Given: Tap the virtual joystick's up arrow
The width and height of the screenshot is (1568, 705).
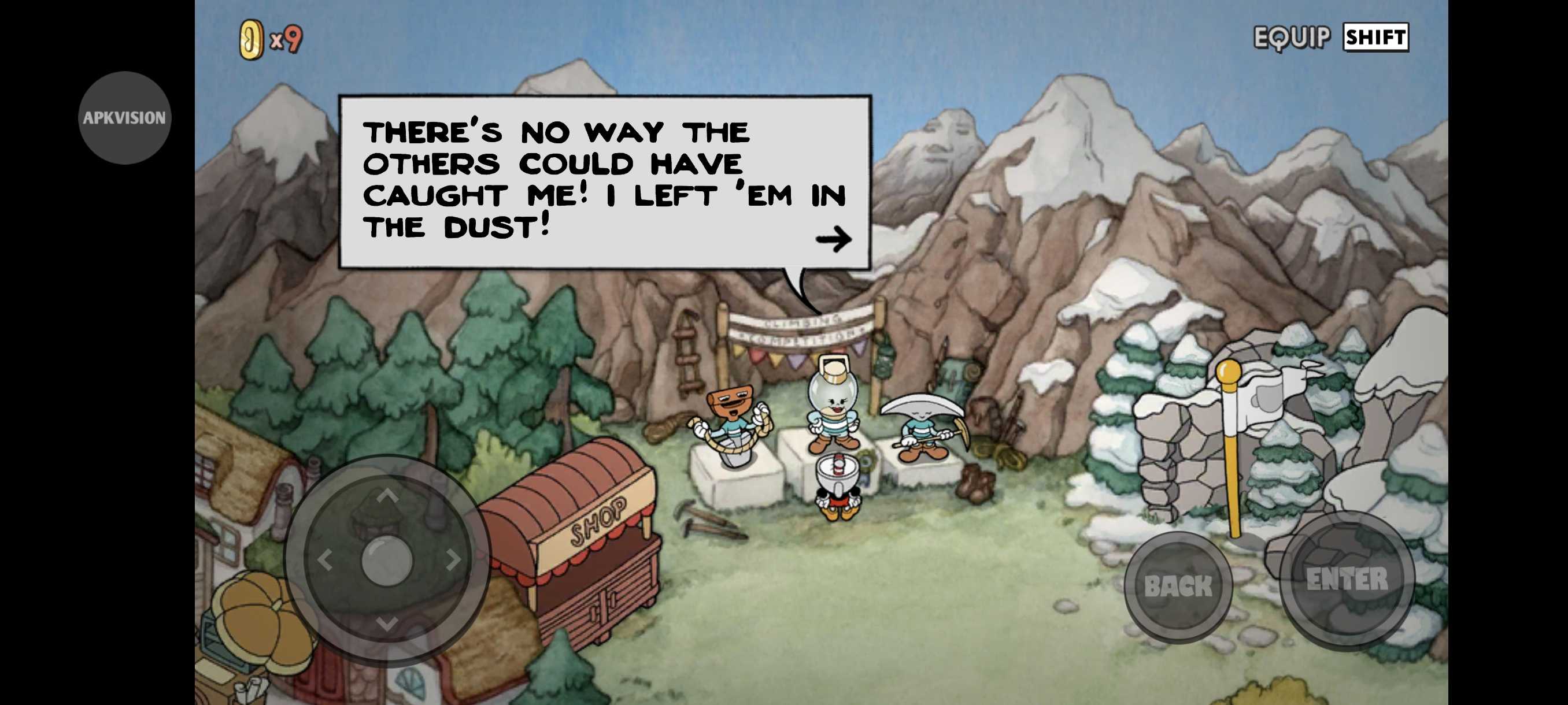Looking at the screenshot, I should [x=387, y=496].
